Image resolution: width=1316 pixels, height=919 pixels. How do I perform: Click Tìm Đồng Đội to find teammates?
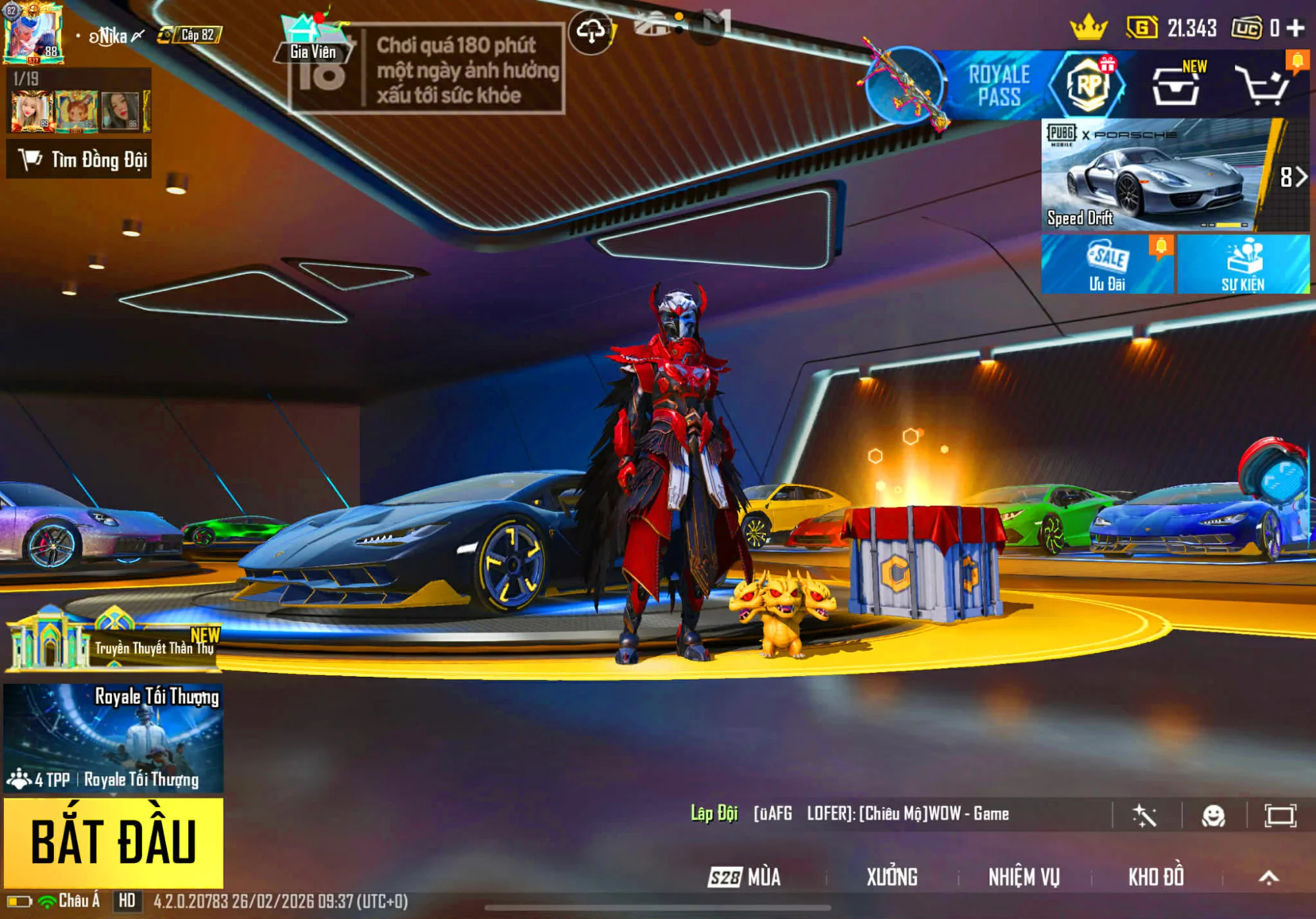79,159
